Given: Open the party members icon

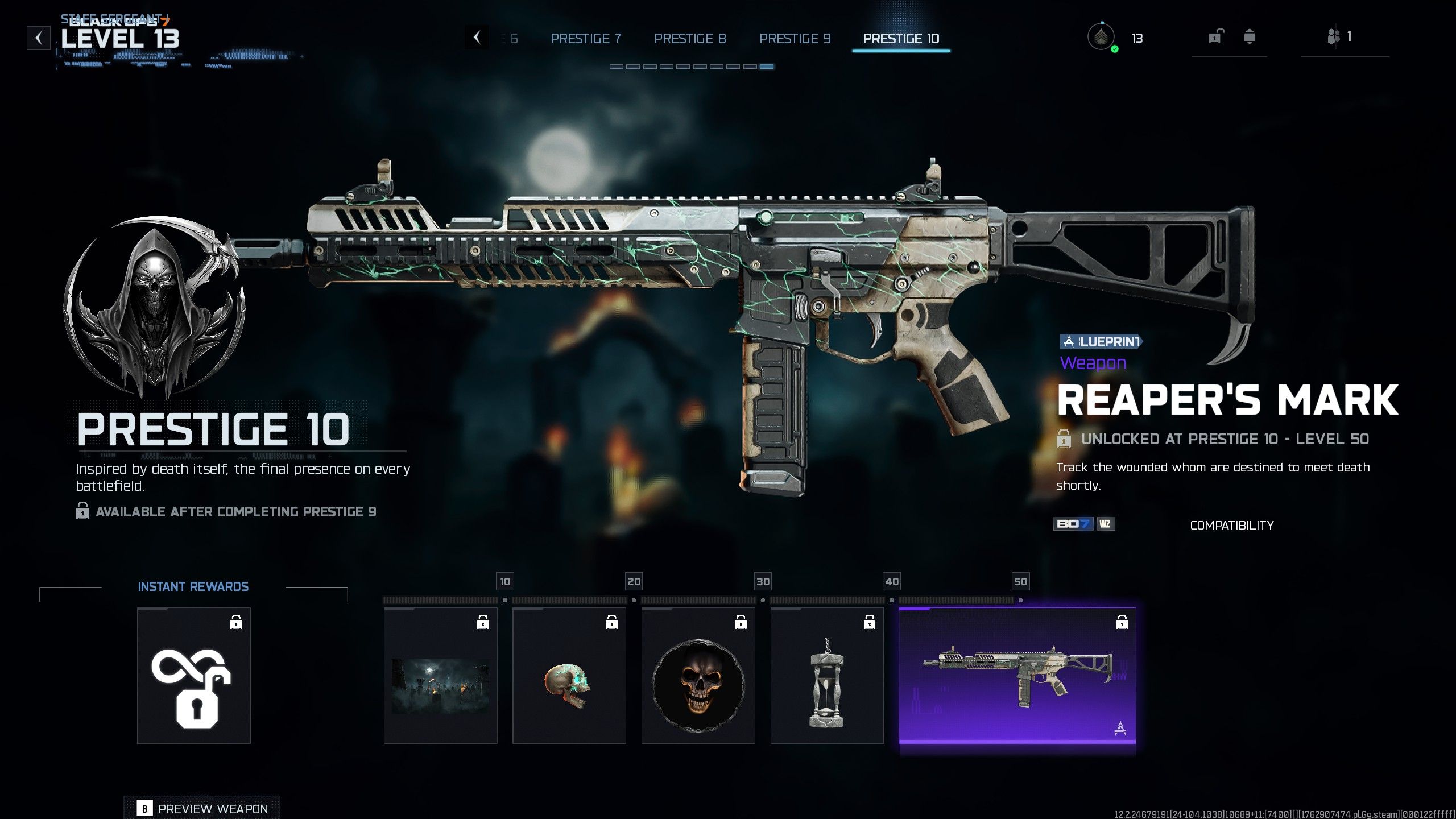Looking at the screenshot, I should (1334, 38).
